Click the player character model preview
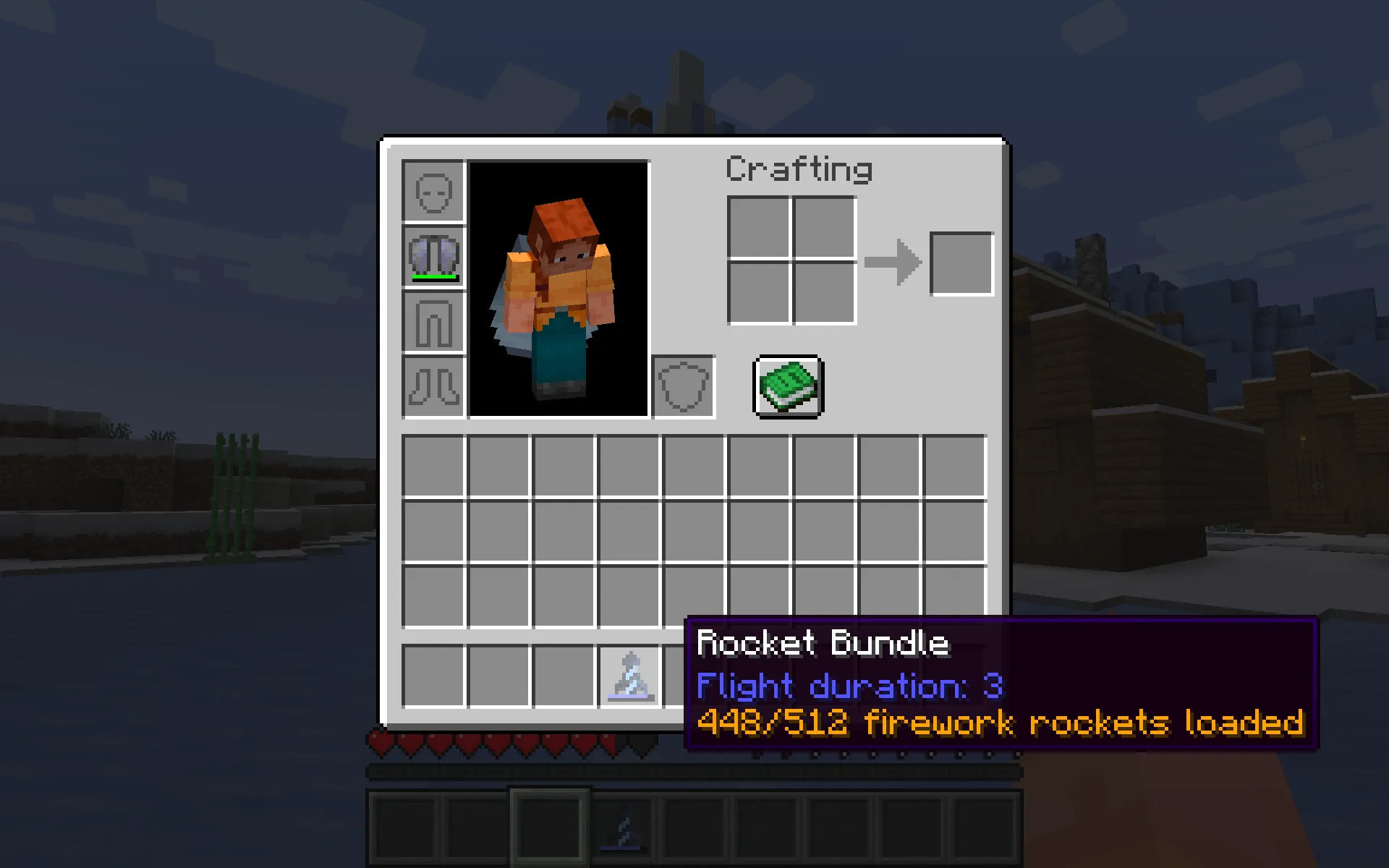Image resolution: width=1389 pixels, height=868 pixels. point(557,289)
